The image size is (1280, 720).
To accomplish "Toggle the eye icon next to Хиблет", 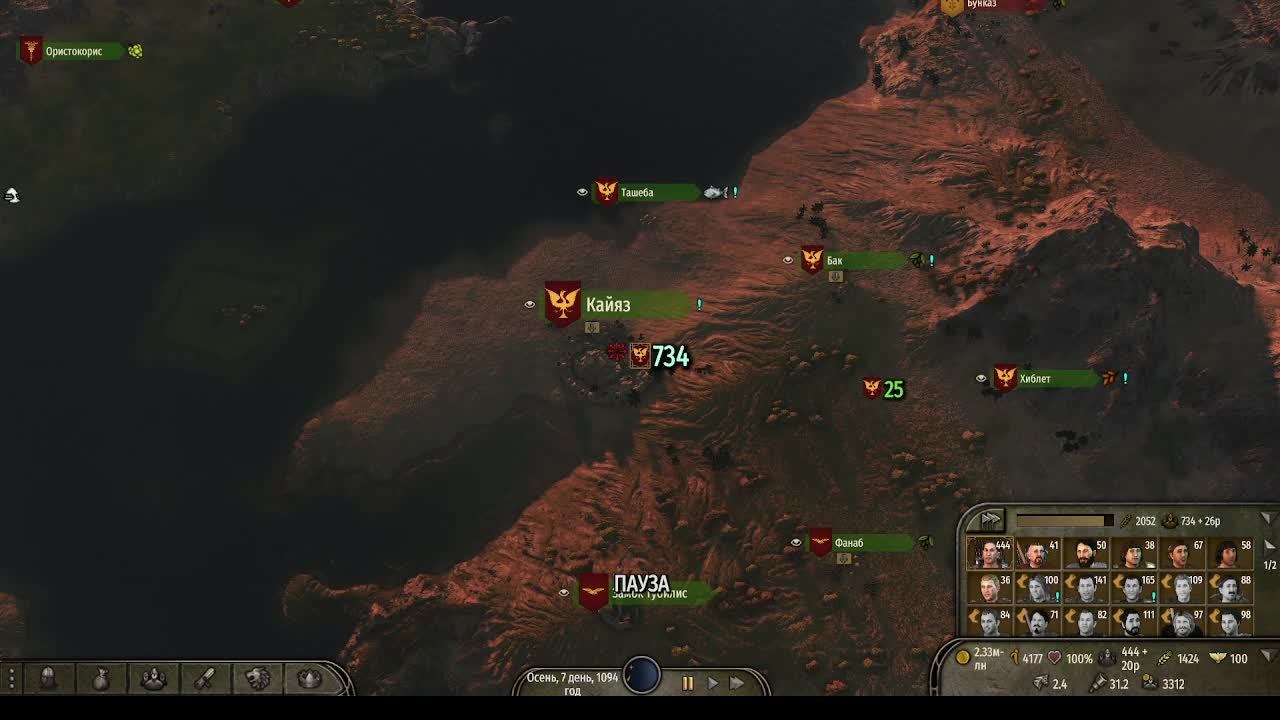I will [982, 378].
